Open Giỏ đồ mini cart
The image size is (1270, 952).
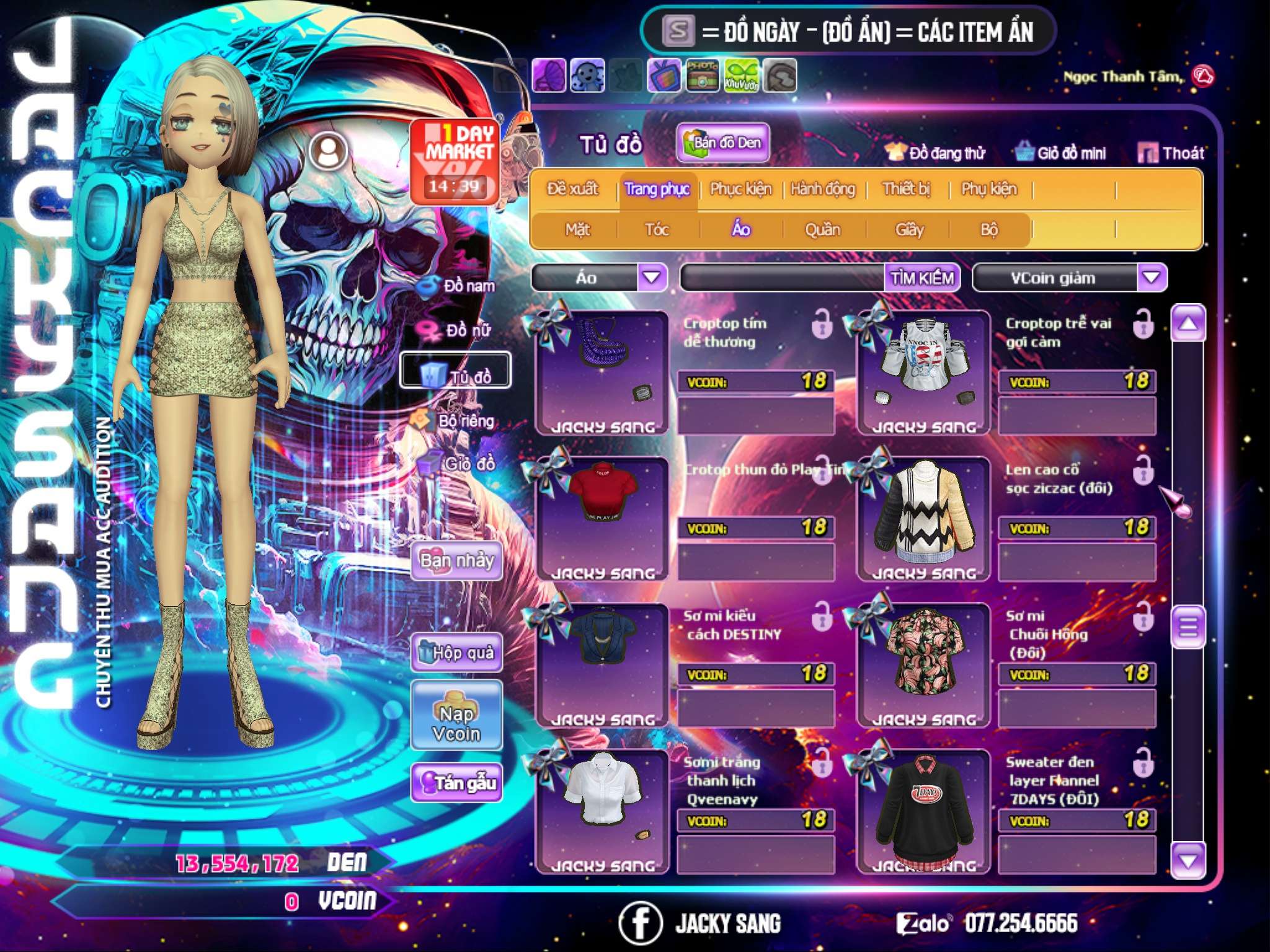[x=1061, y=153]
